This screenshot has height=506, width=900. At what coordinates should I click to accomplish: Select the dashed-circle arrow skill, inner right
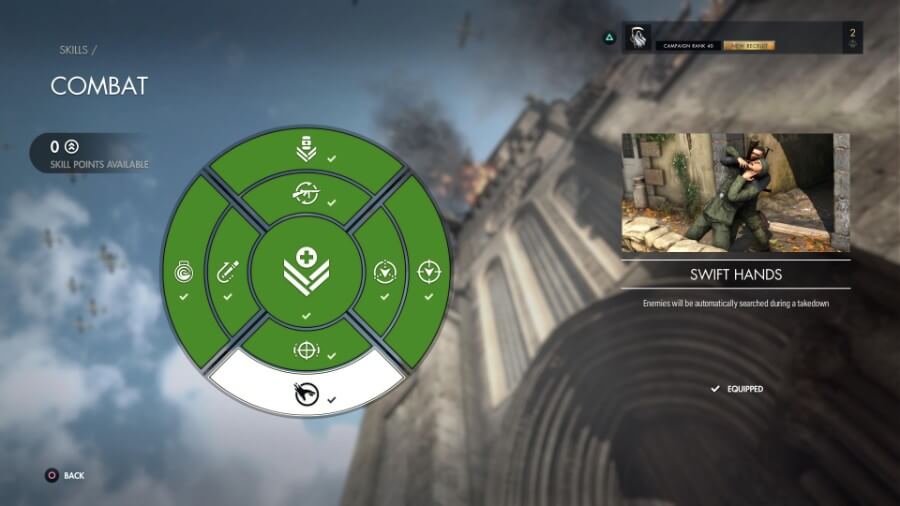385,272
